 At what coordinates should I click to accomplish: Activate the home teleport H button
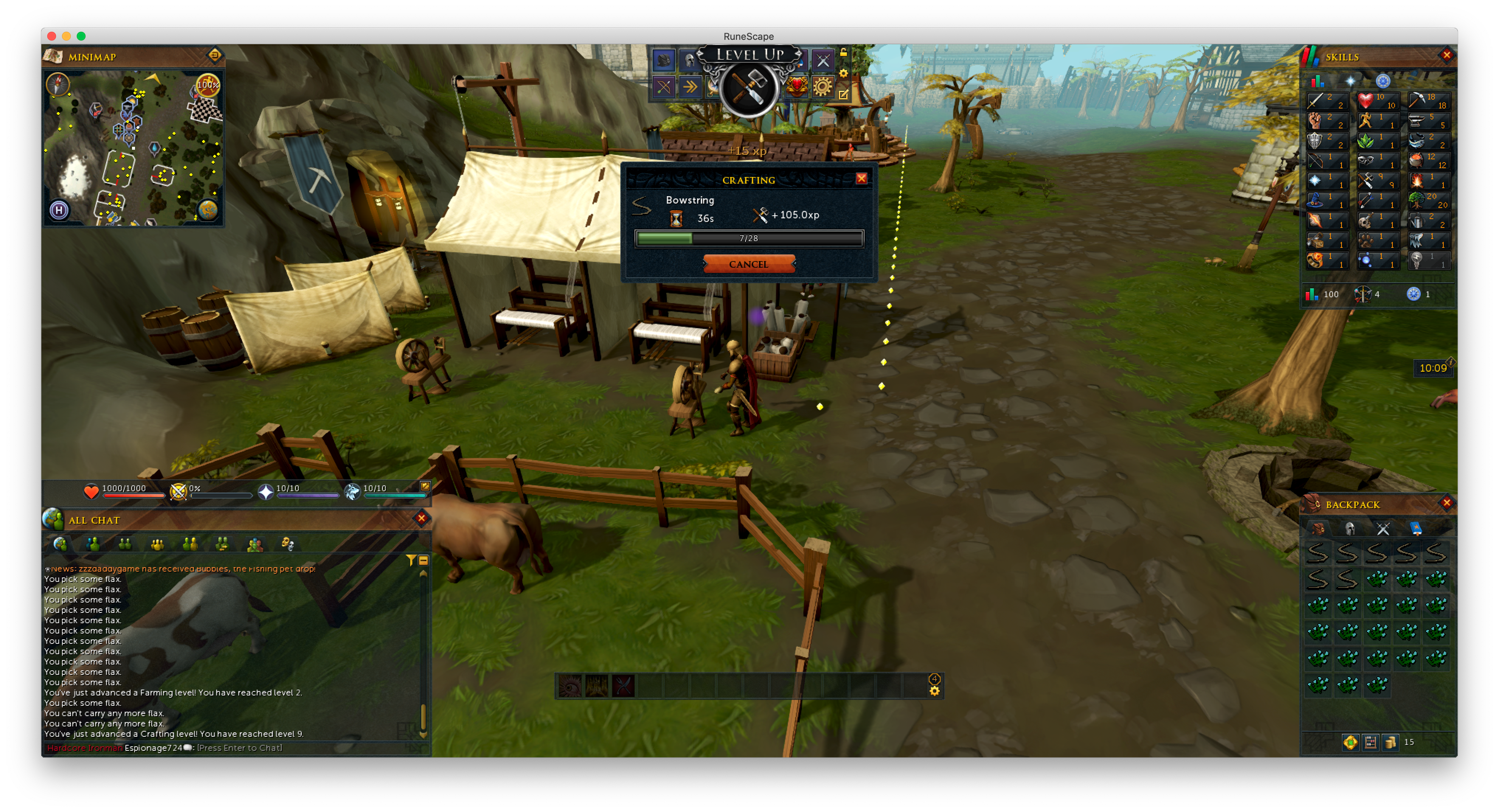[x=59, y=210]
